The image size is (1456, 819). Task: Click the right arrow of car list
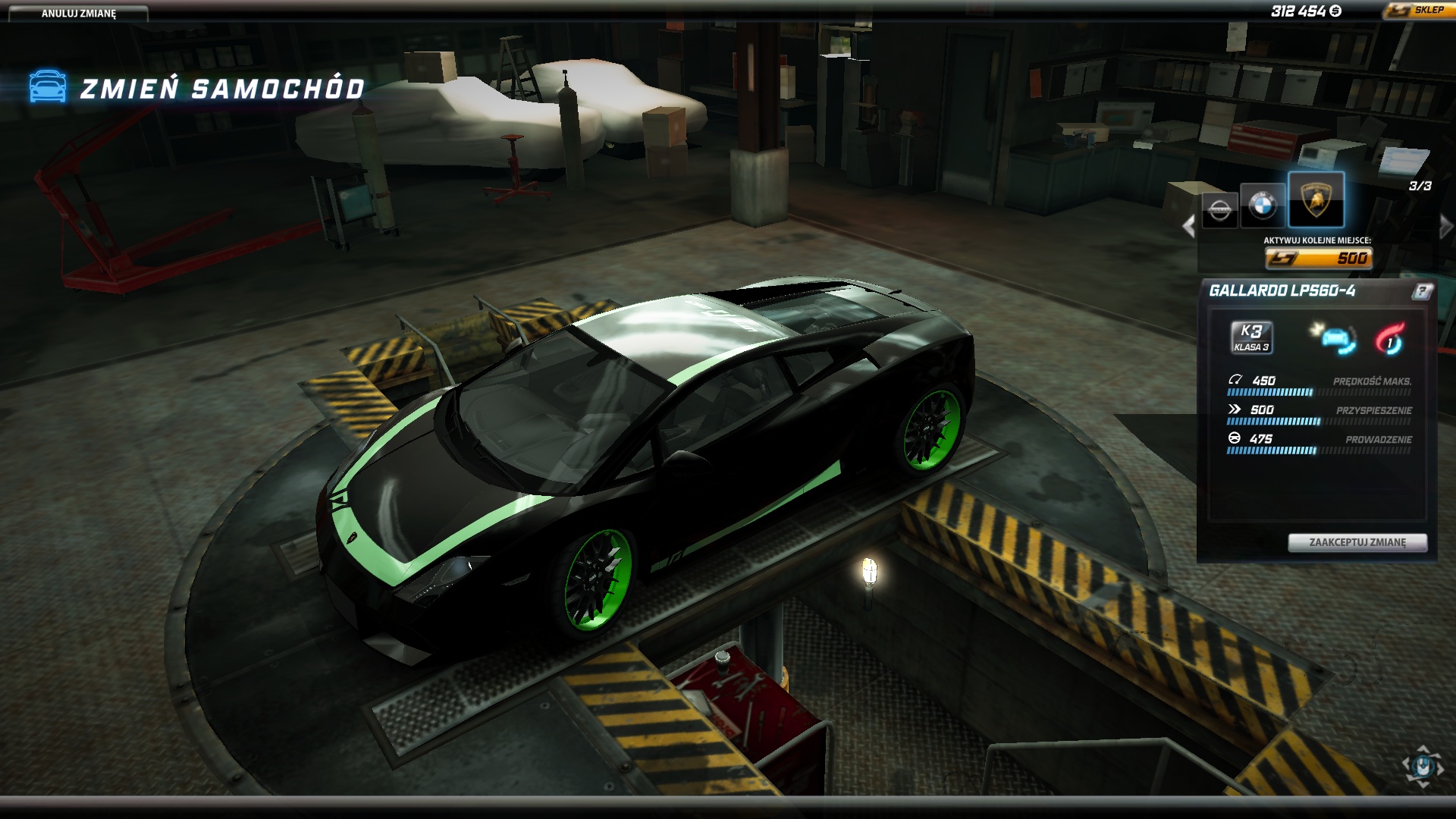[1445, 226]
